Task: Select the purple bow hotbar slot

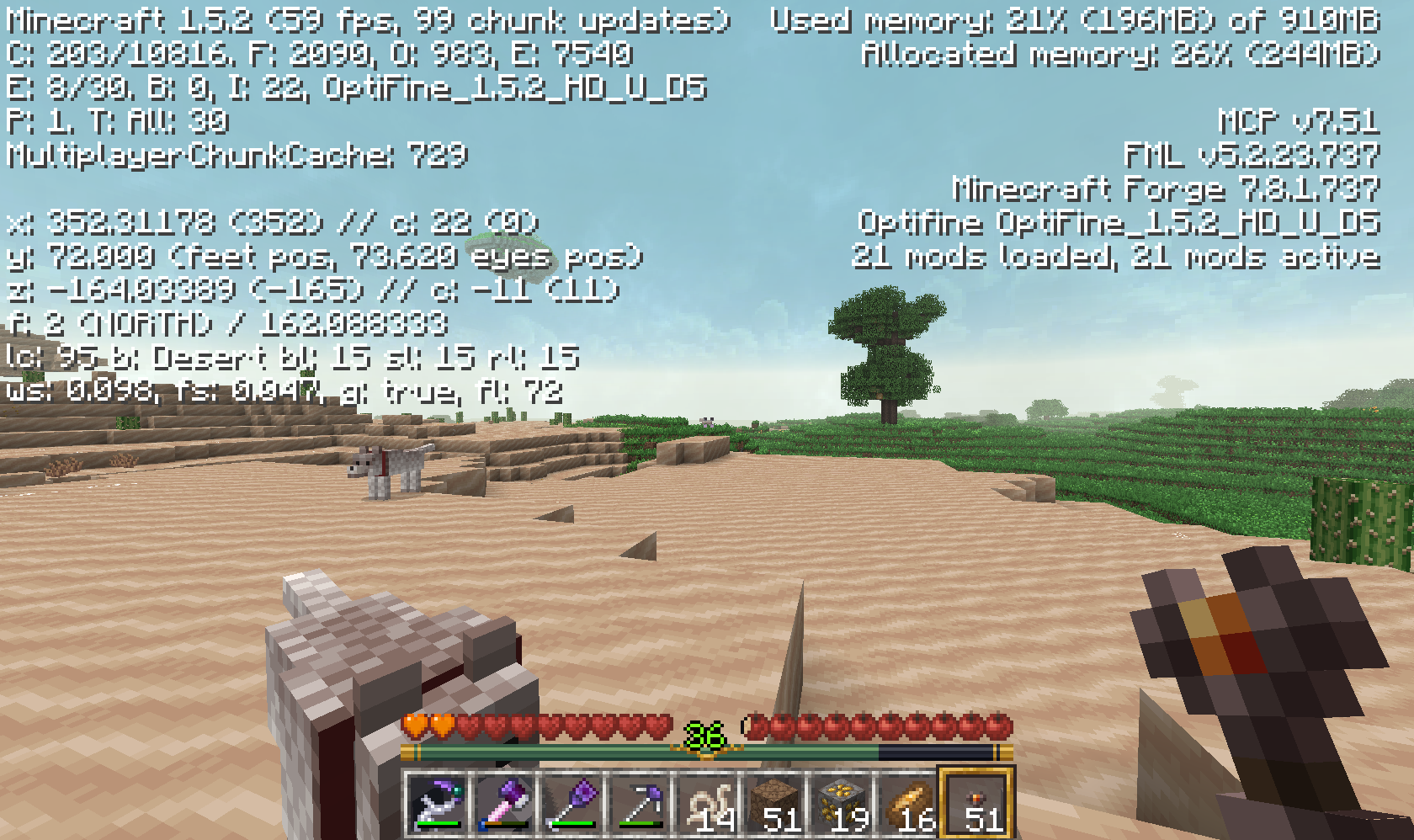Action: point(438,803)
